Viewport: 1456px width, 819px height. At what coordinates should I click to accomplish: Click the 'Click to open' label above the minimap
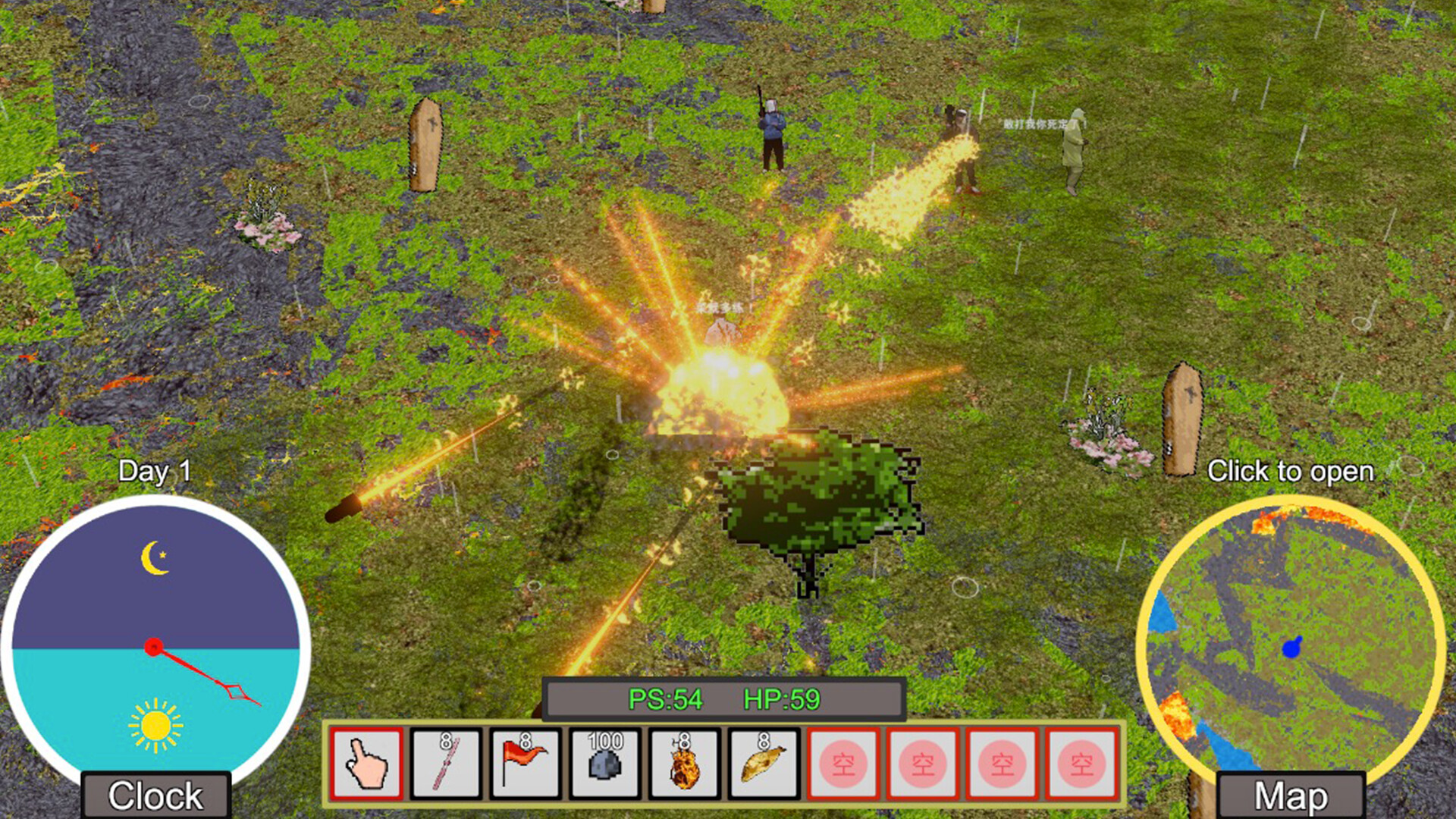click(1291, 471)
